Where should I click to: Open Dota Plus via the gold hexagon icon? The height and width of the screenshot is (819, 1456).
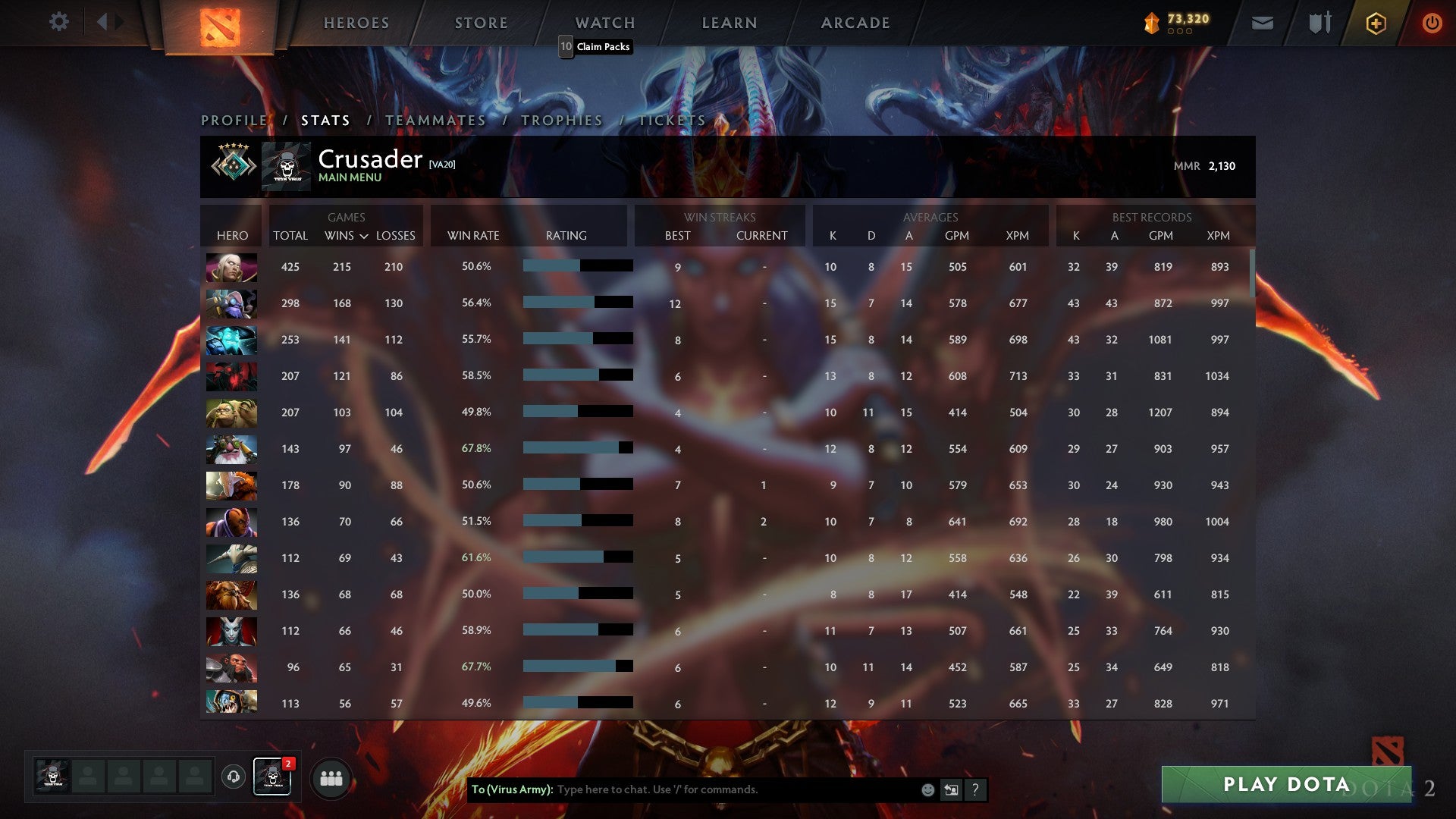pos(1376,23)
